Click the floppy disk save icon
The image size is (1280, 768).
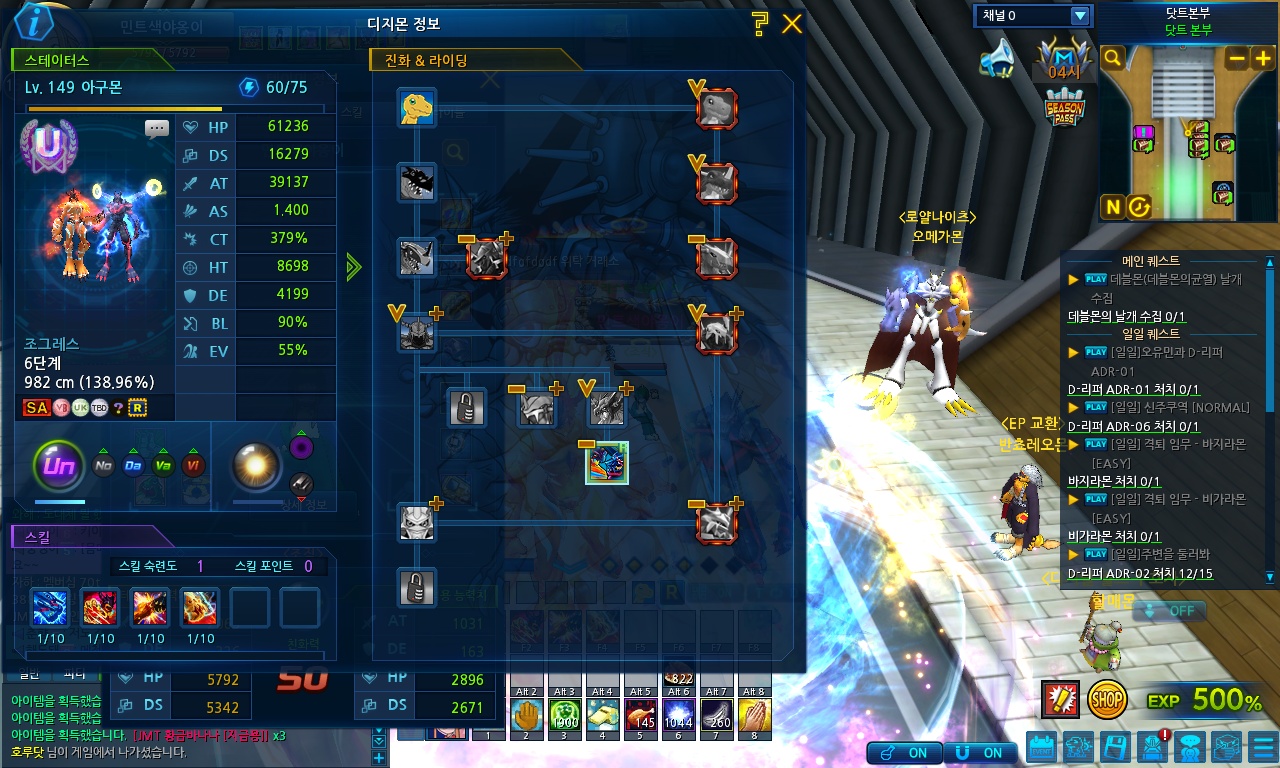point(1115,747)
